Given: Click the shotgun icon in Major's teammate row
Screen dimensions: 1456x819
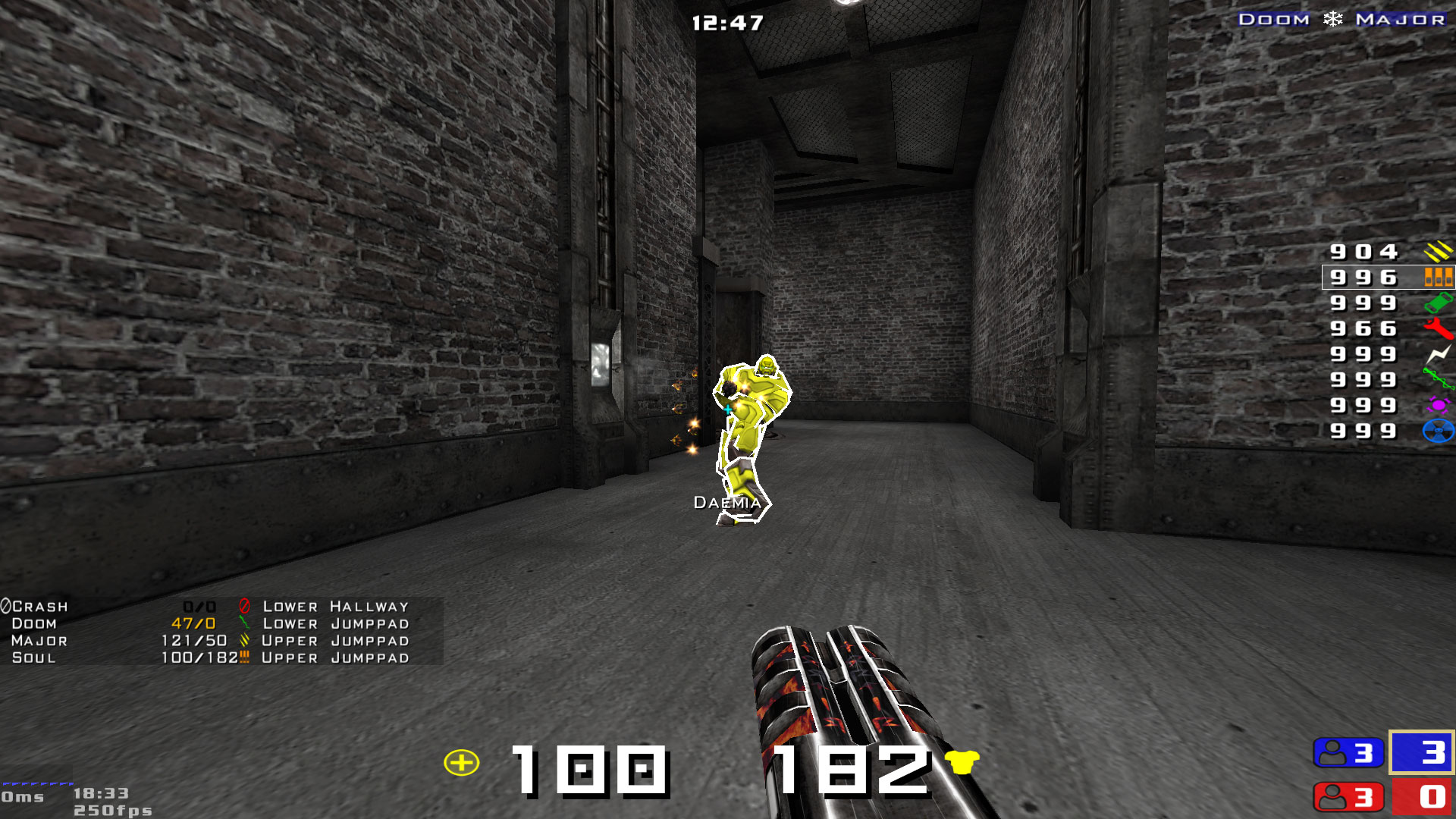Looking at the screenshot, I should (x=243, y=641).
